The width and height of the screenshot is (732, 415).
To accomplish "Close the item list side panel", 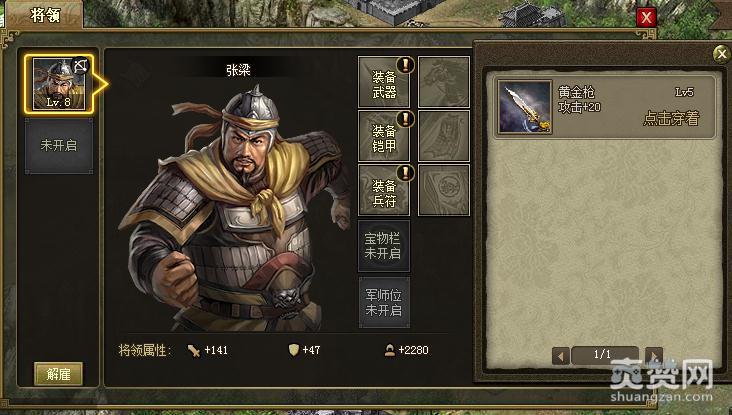I will tap(720, 54).
